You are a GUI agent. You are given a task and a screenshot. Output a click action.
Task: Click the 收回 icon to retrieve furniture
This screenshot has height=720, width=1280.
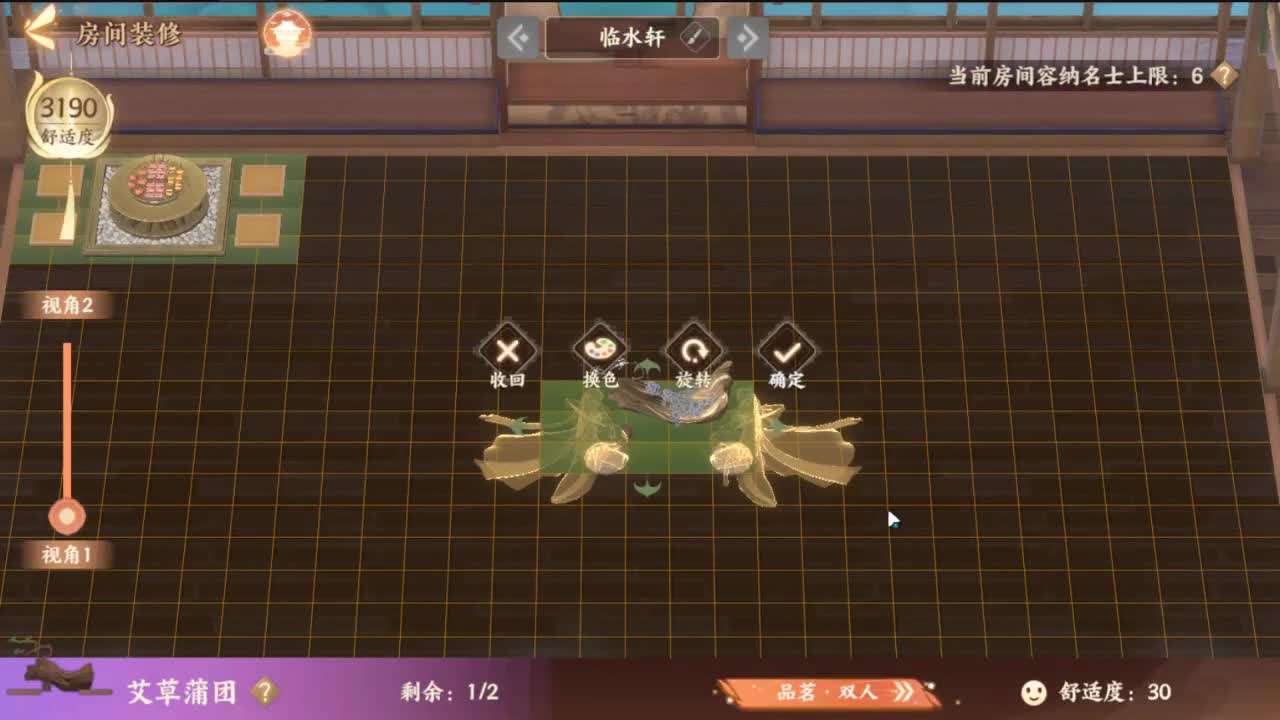pos(510,352)
